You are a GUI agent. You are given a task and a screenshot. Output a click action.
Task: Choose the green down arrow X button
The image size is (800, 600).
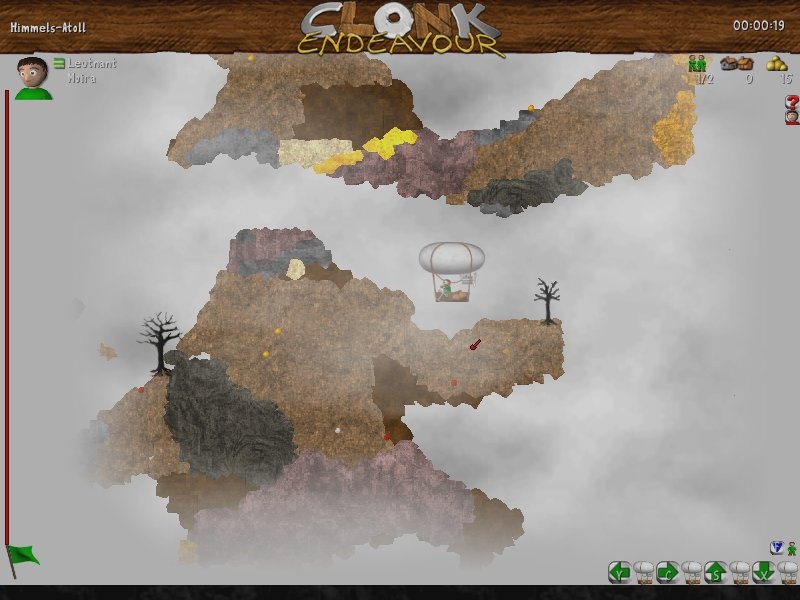(763, 572)
